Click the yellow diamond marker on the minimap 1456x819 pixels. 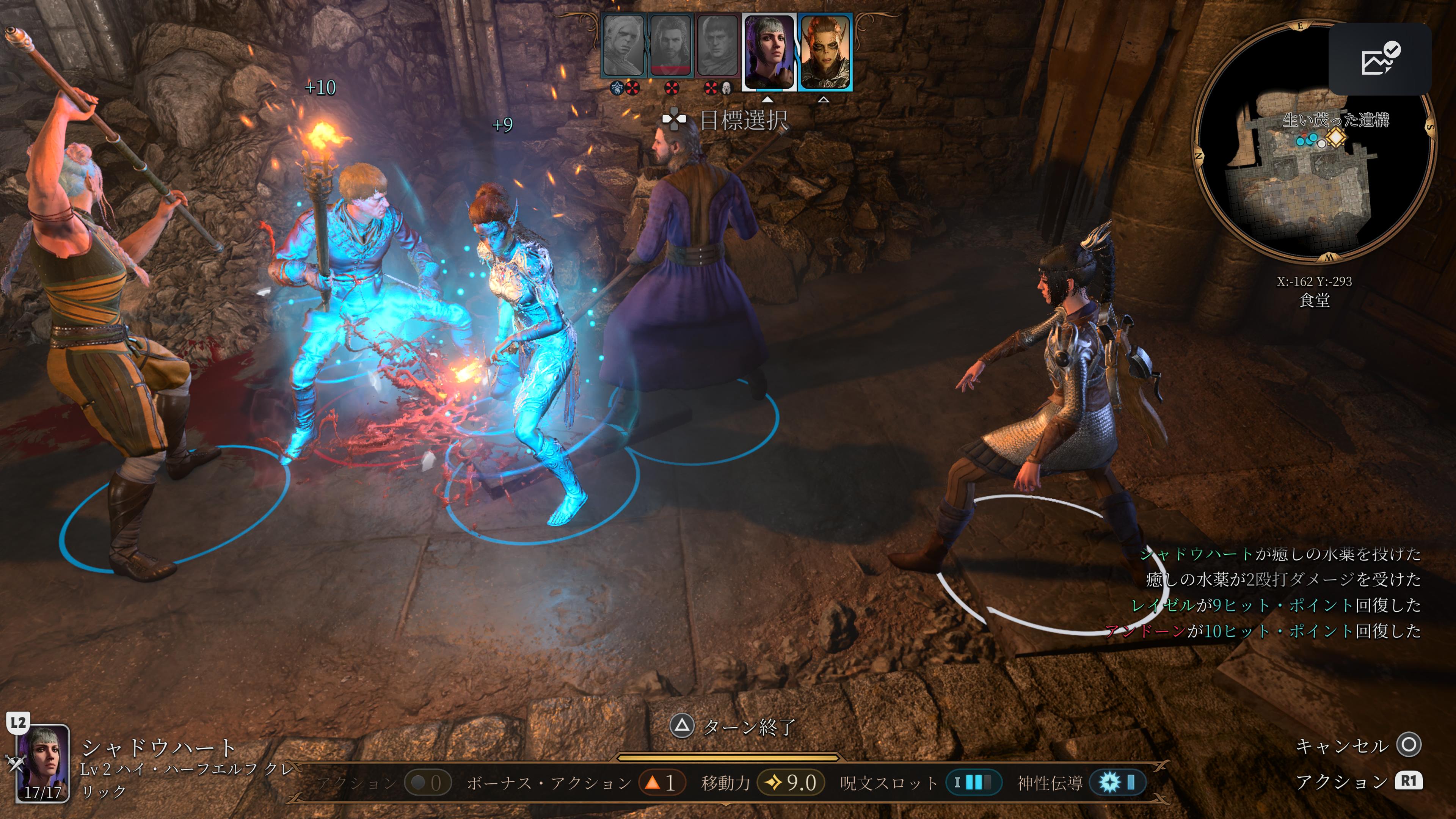[x=1336, y=137]
